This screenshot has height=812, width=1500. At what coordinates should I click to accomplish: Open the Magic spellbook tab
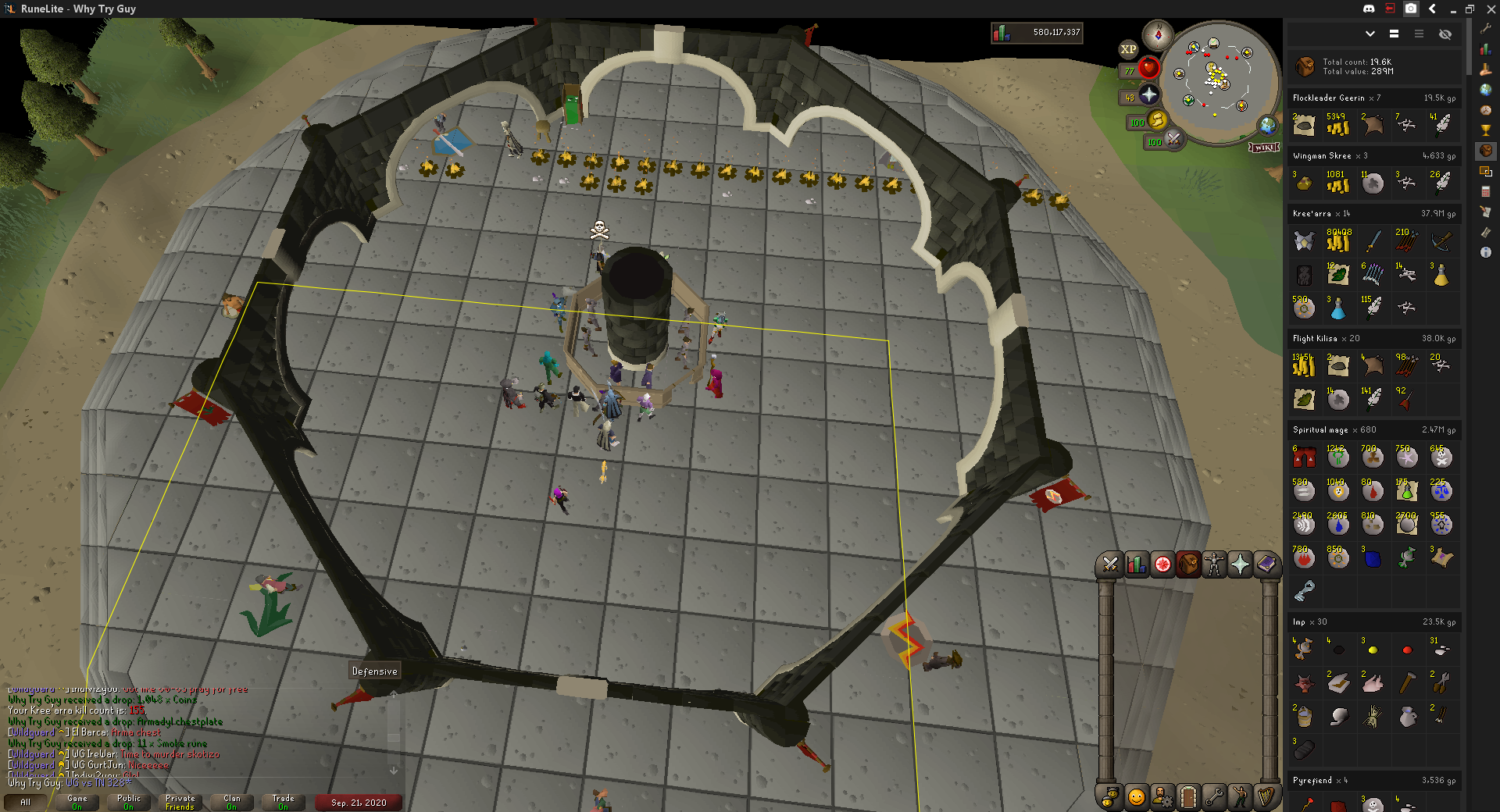pos(1266,564)
